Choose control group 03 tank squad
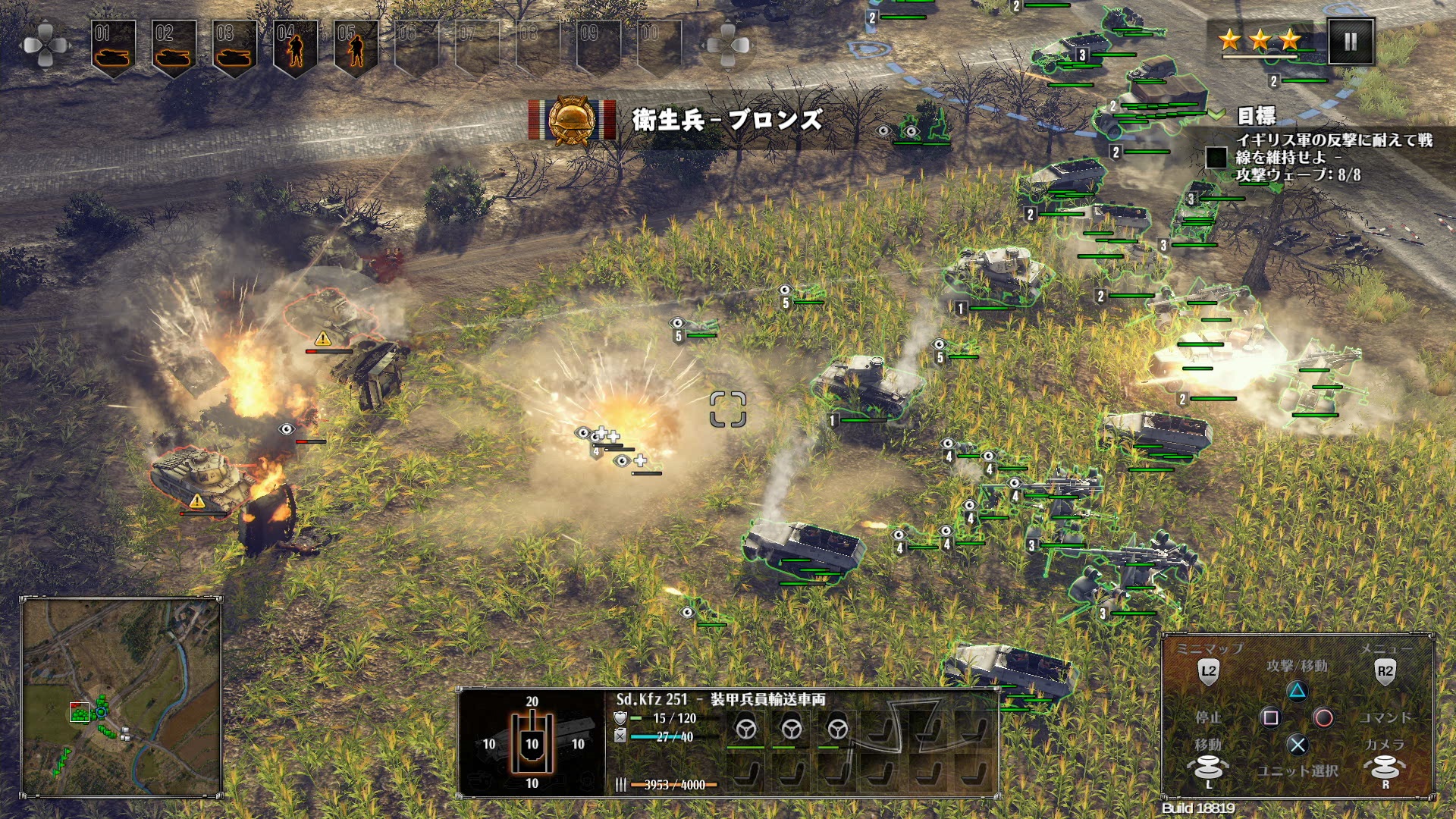The width and height of the screenshot is (1456, 819). click(234, 47)
